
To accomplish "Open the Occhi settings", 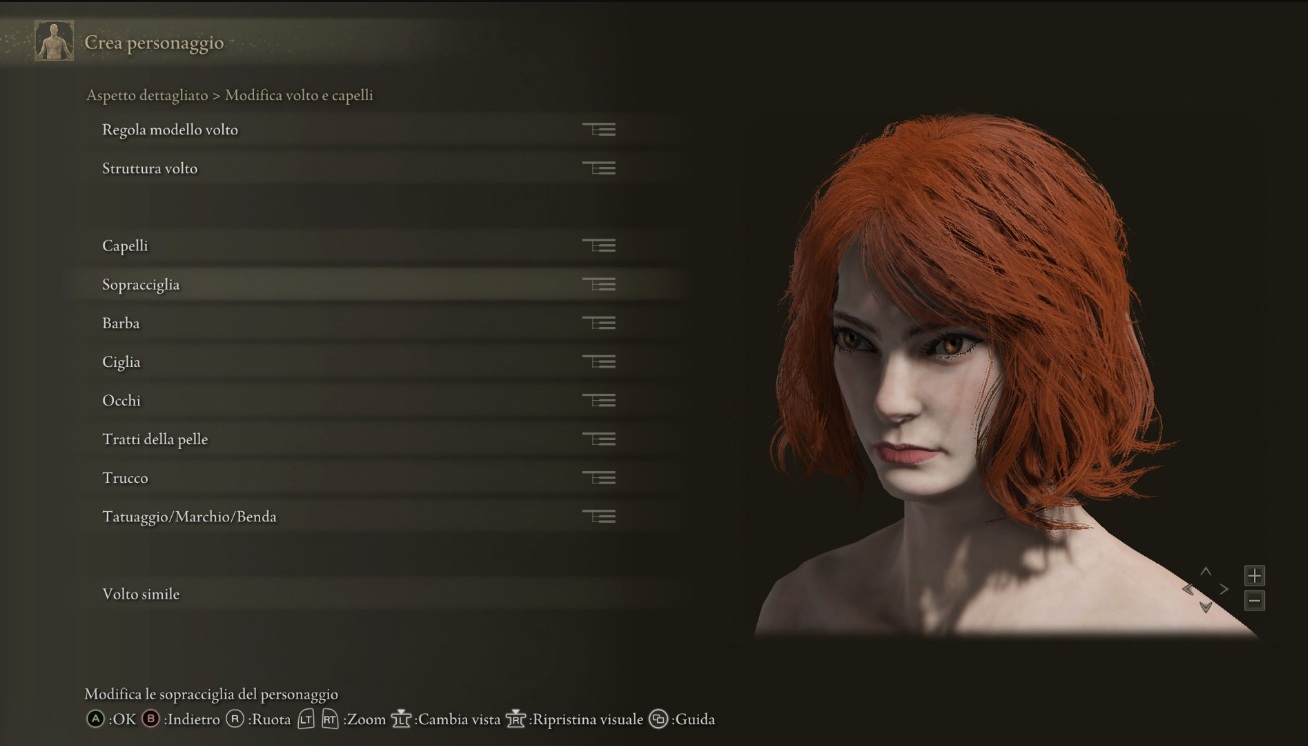I will point(122,401).
